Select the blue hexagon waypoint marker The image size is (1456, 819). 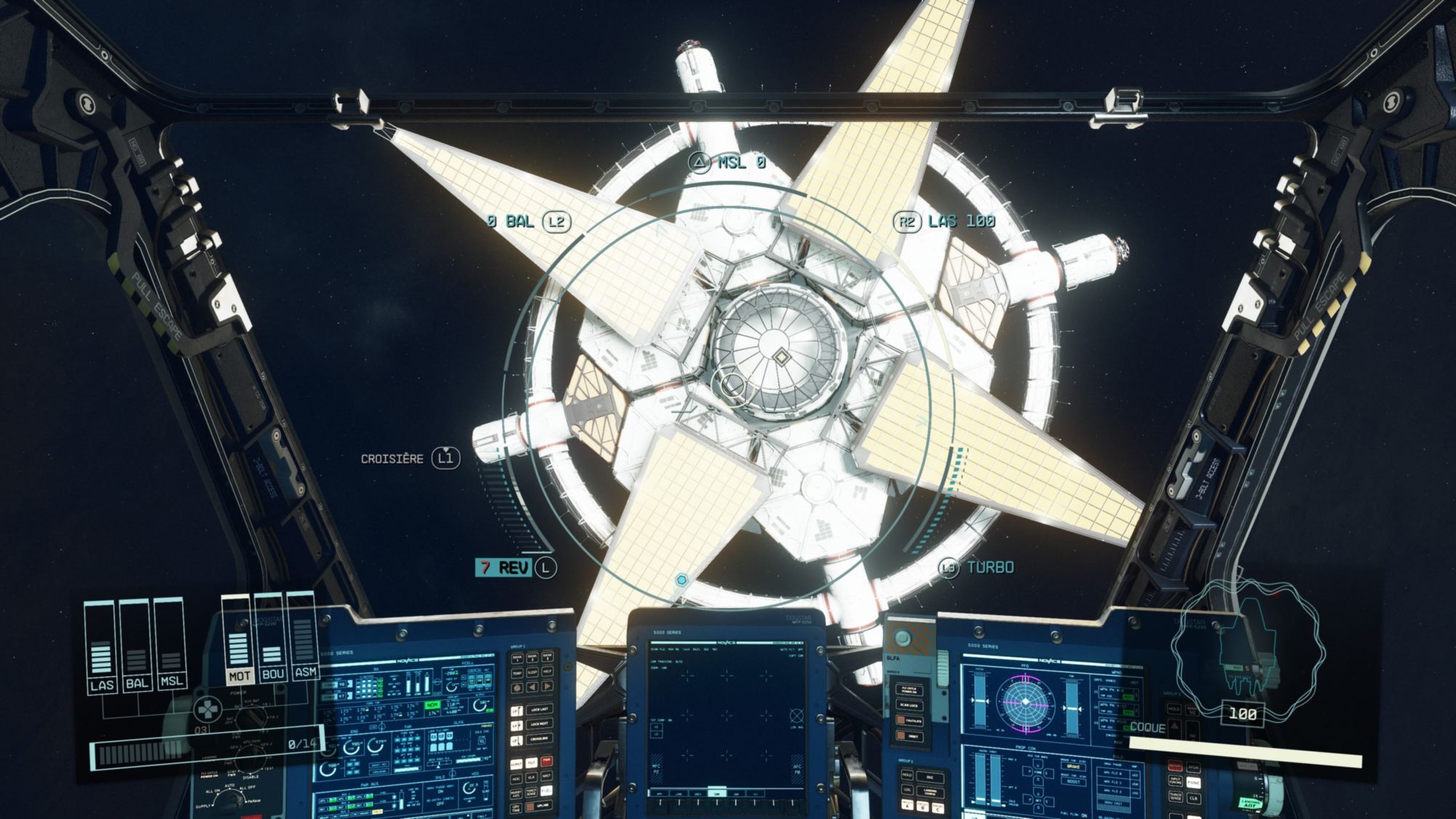[681, 580]
